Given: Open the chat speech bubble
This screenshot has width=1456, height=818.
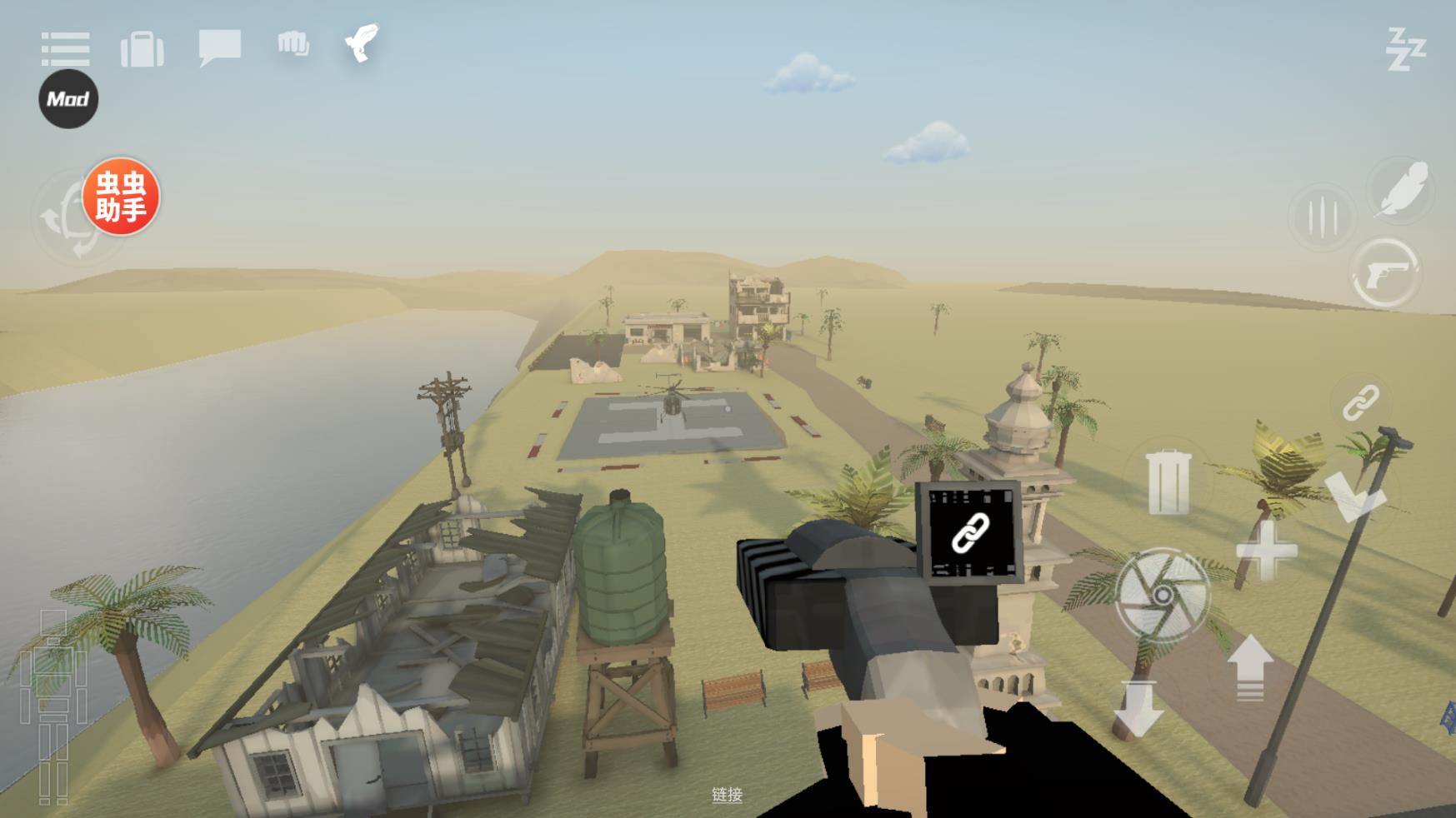Looking at the screenshot, I should point(219,47).
